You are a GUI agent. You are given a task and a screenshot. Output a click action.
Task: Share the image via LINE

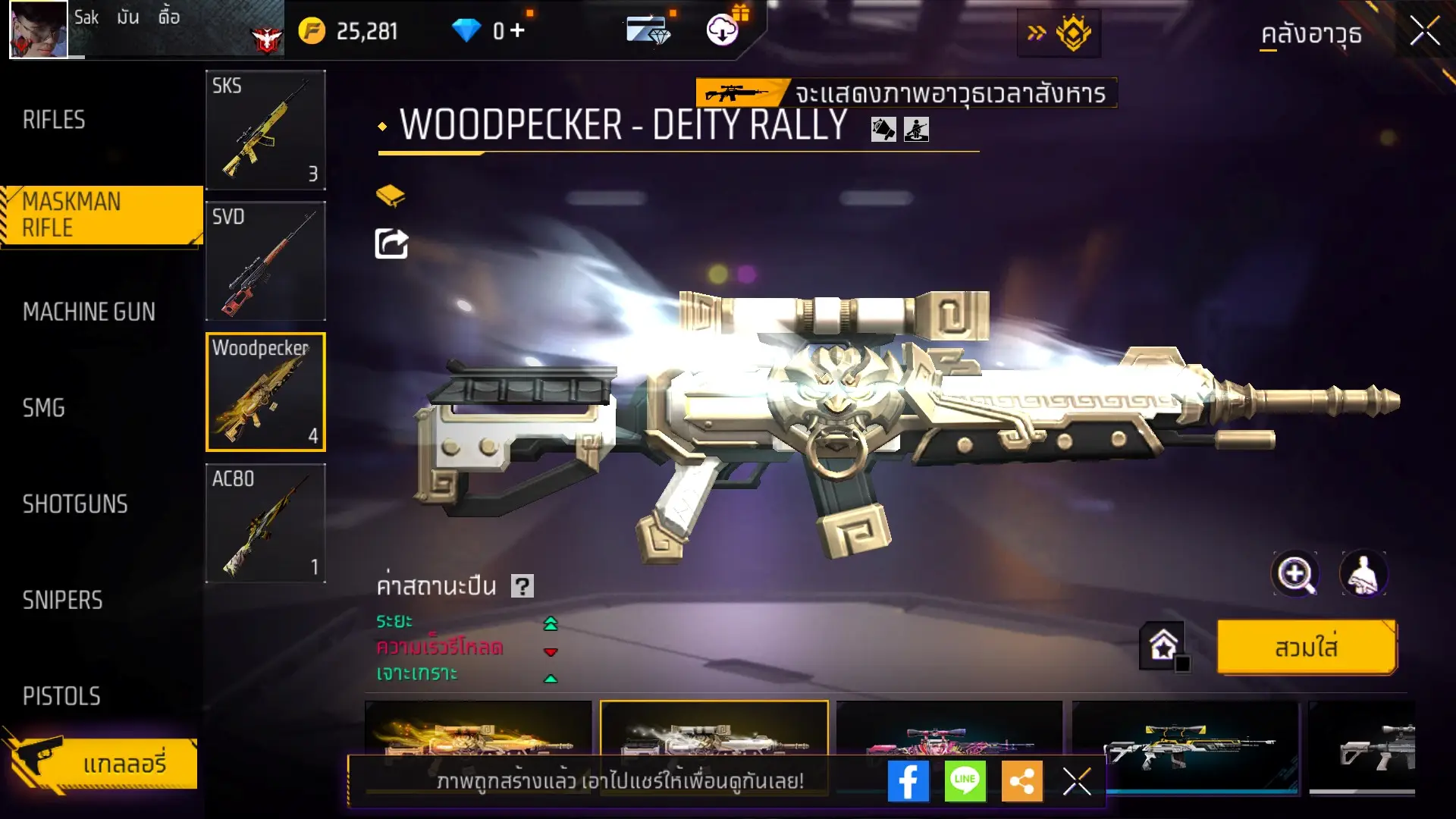(965, 781)
